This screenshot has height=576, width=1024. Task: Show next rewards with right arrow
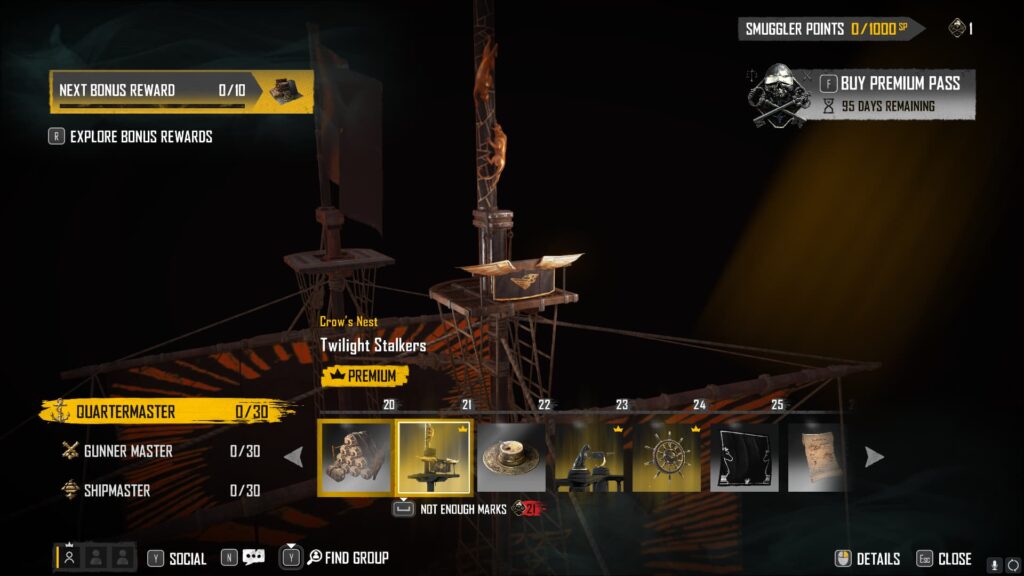[874, 458]
